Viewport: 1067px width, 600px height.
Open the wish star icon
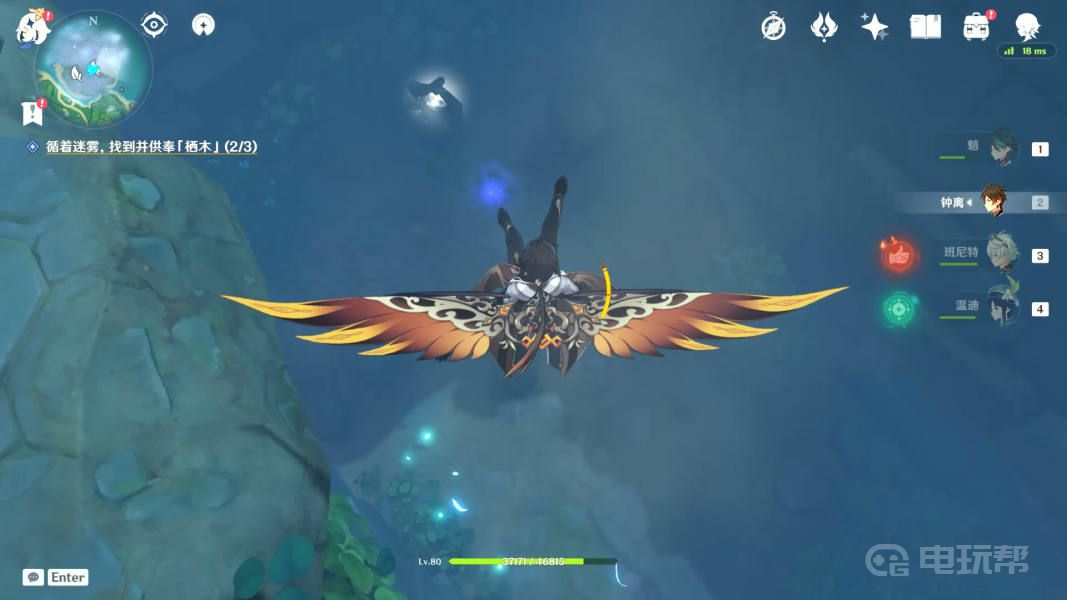click(x=824, y=27)
